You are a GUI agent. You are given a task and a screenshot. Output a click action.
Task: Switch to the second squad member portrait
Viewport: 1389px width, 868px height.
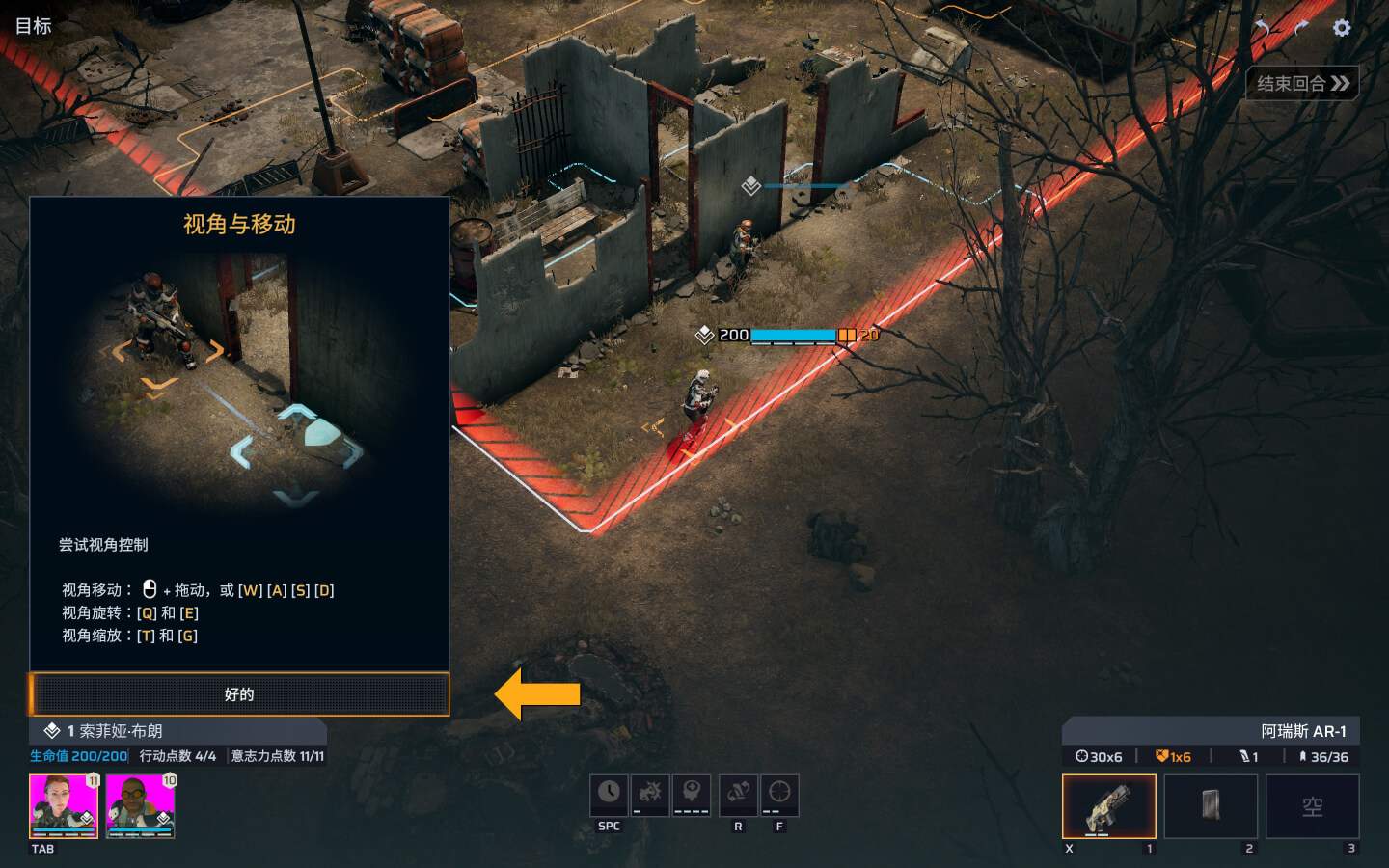(x=141, y=806)
